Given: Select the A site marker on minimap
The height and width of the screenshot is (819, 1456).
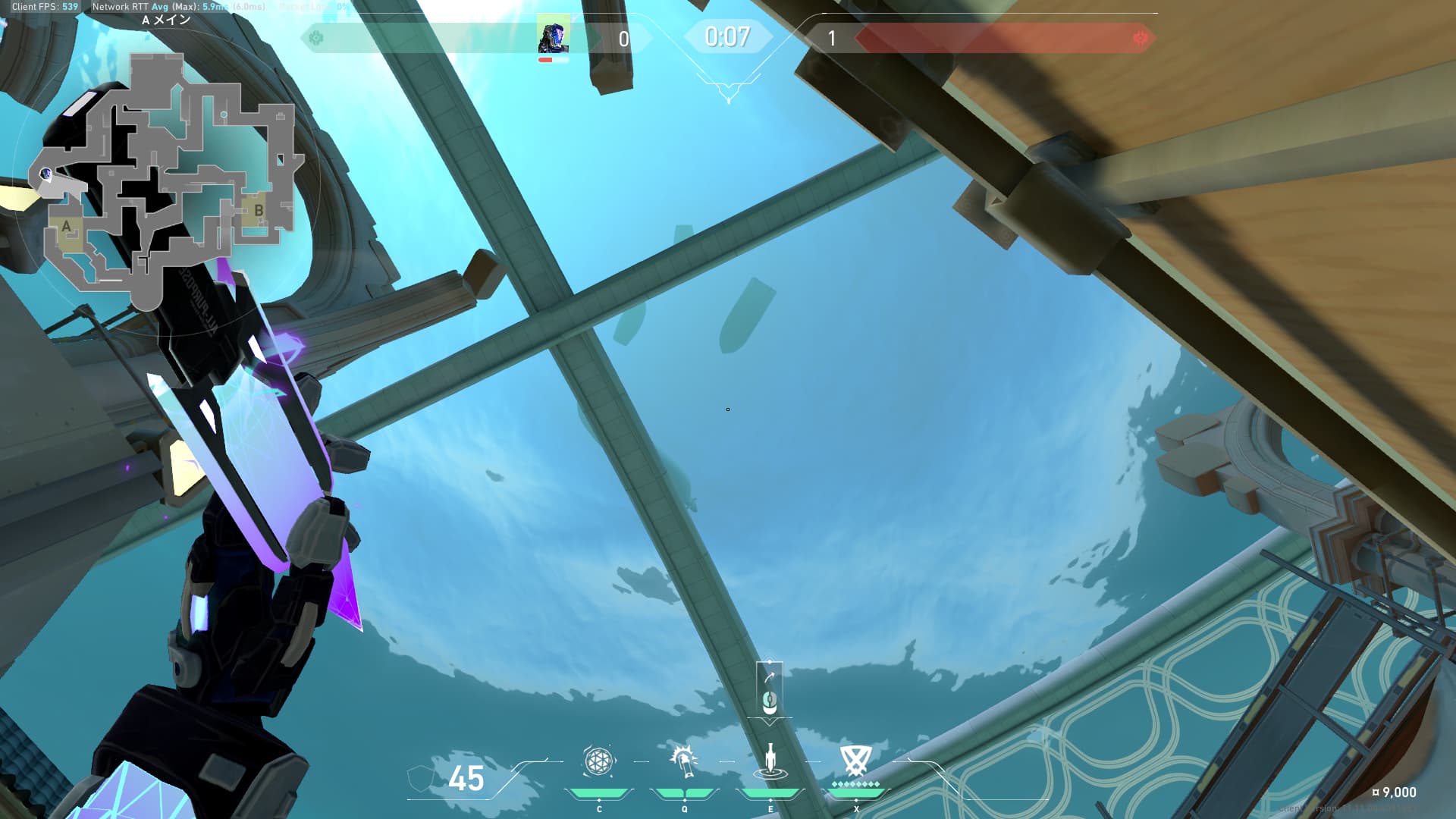Looking at the screenshot, I should click(x=67, y=227).
